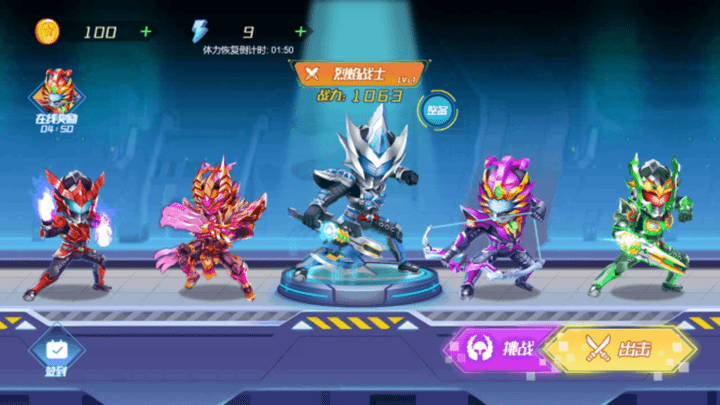This screenshot has height=405, width=720.
Task: Tap the 出击 attack button
Action: 622,349
